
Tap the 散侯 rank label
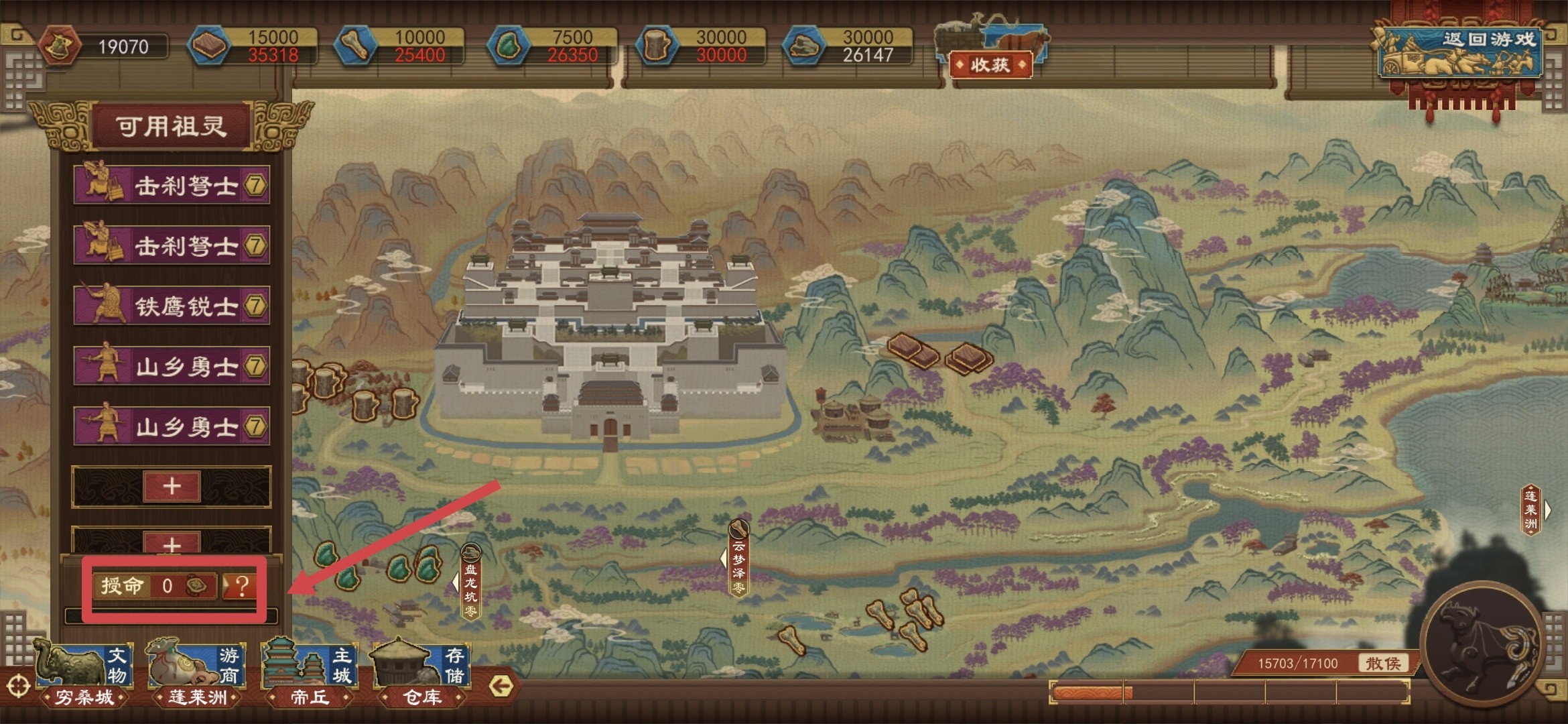pyautogui.click(x=1383, y=663)
